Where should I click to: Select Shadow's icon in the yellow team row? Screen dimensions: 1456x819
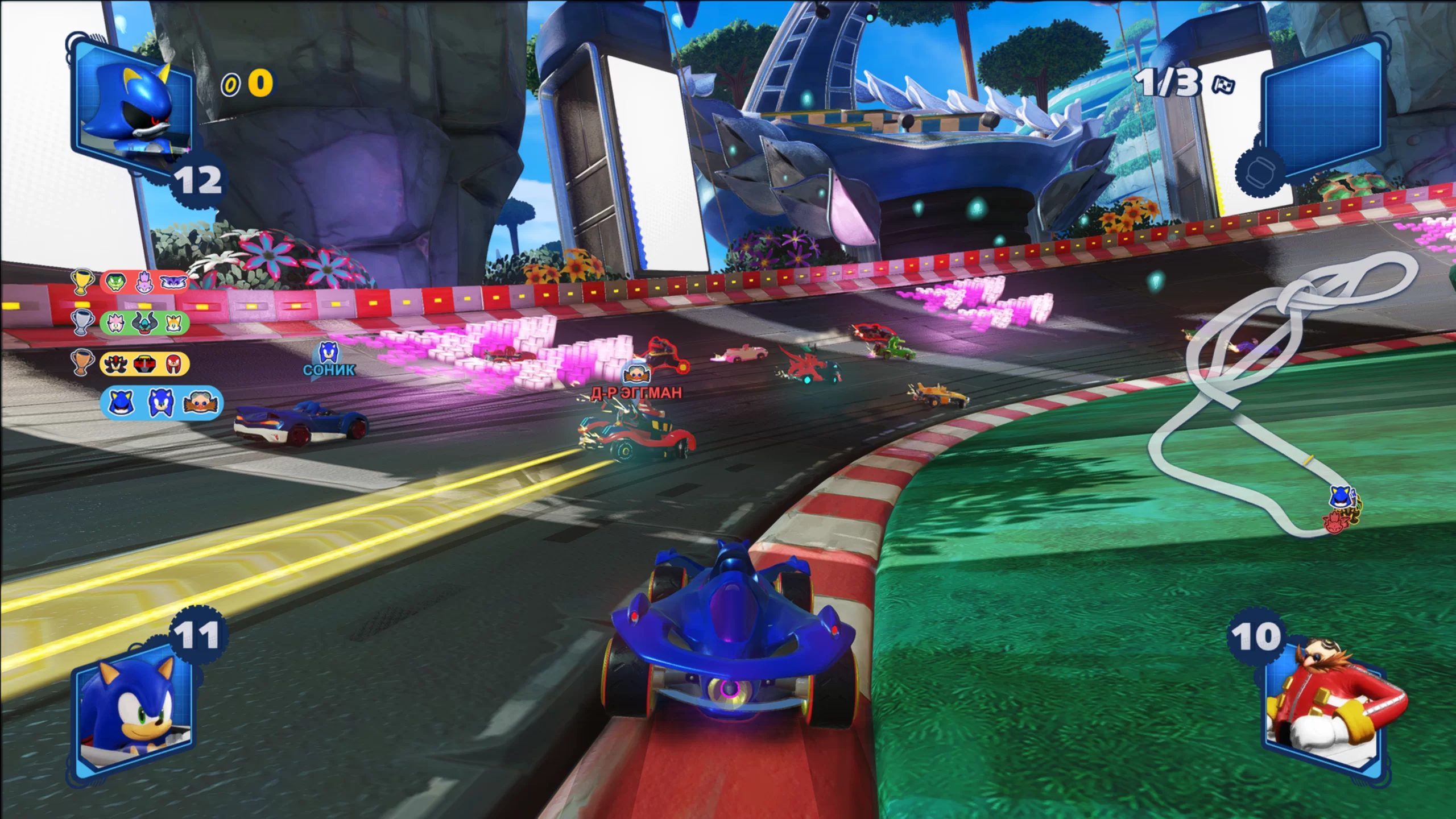[116, 363]
